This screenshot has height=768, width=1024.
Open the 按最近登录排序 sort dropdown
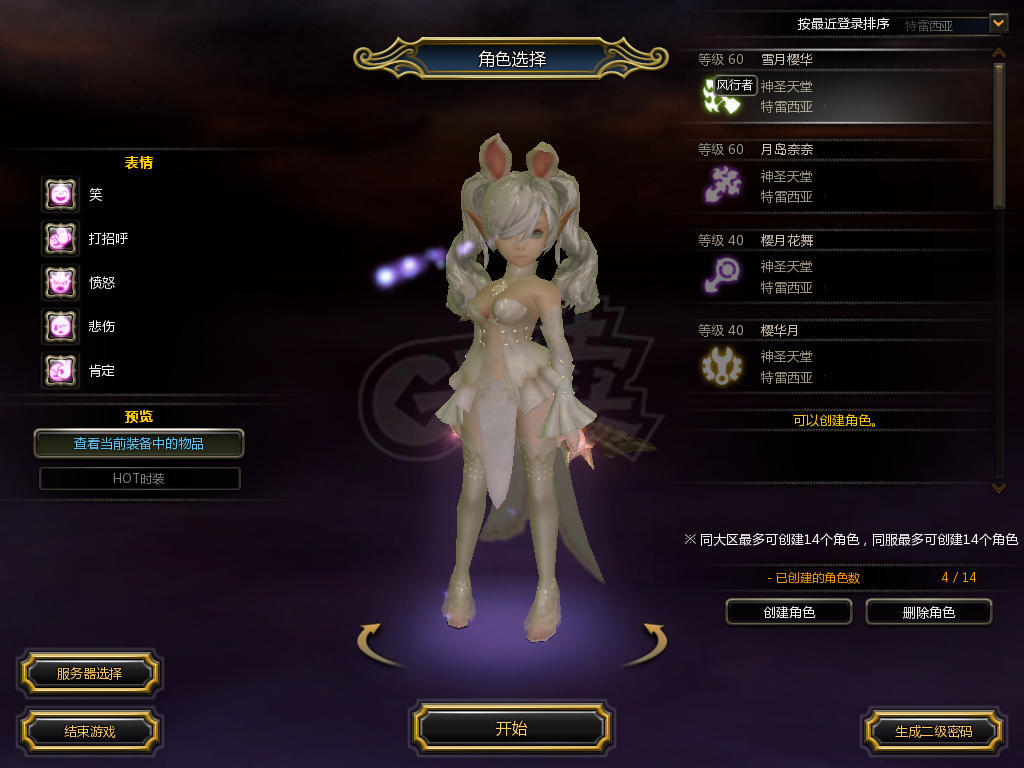tap(997, 22)
